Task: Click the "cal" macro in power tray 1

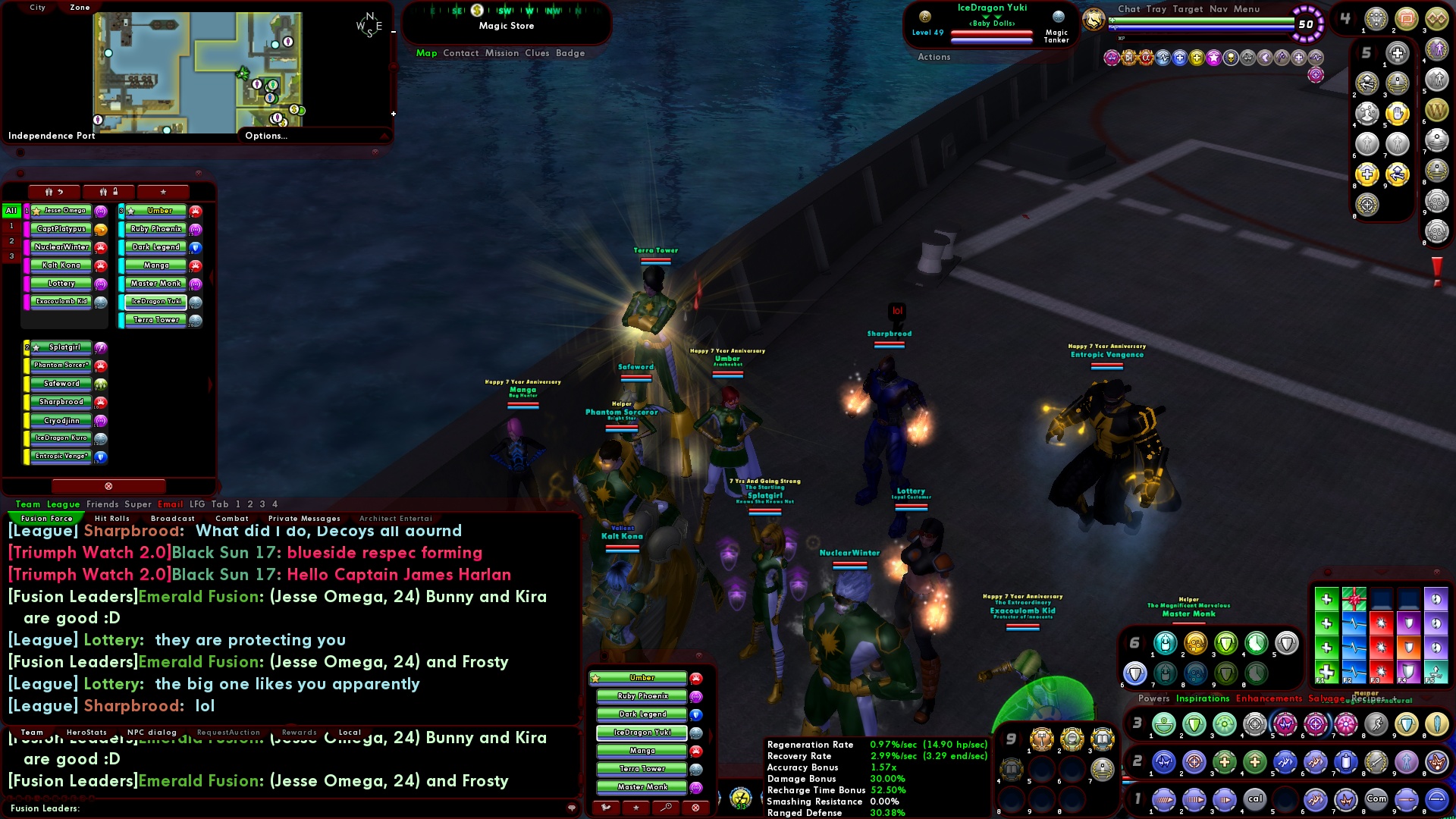Action: (x=1257, y=799)
